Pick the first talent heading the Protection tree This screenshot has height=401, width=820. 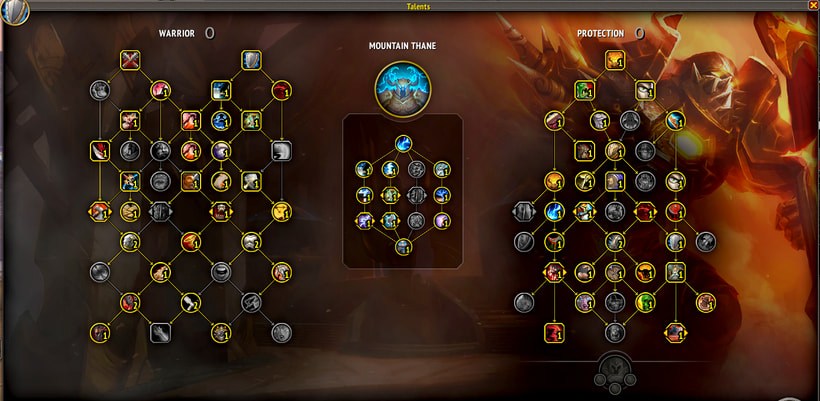coord(614,60)
